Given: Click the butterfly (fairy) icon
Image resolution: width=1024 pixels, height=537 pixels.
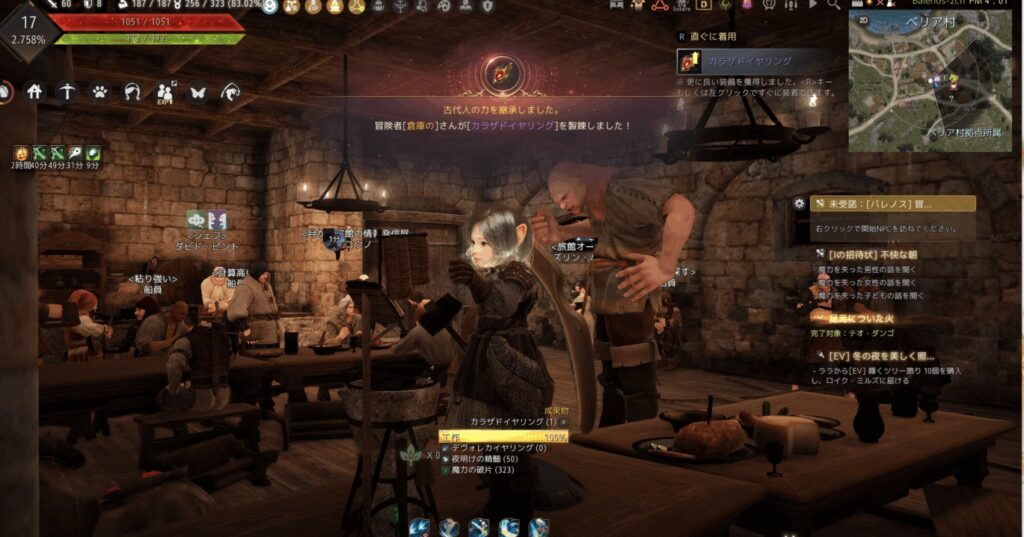Looking at the screenshot, I should point(198,92).
